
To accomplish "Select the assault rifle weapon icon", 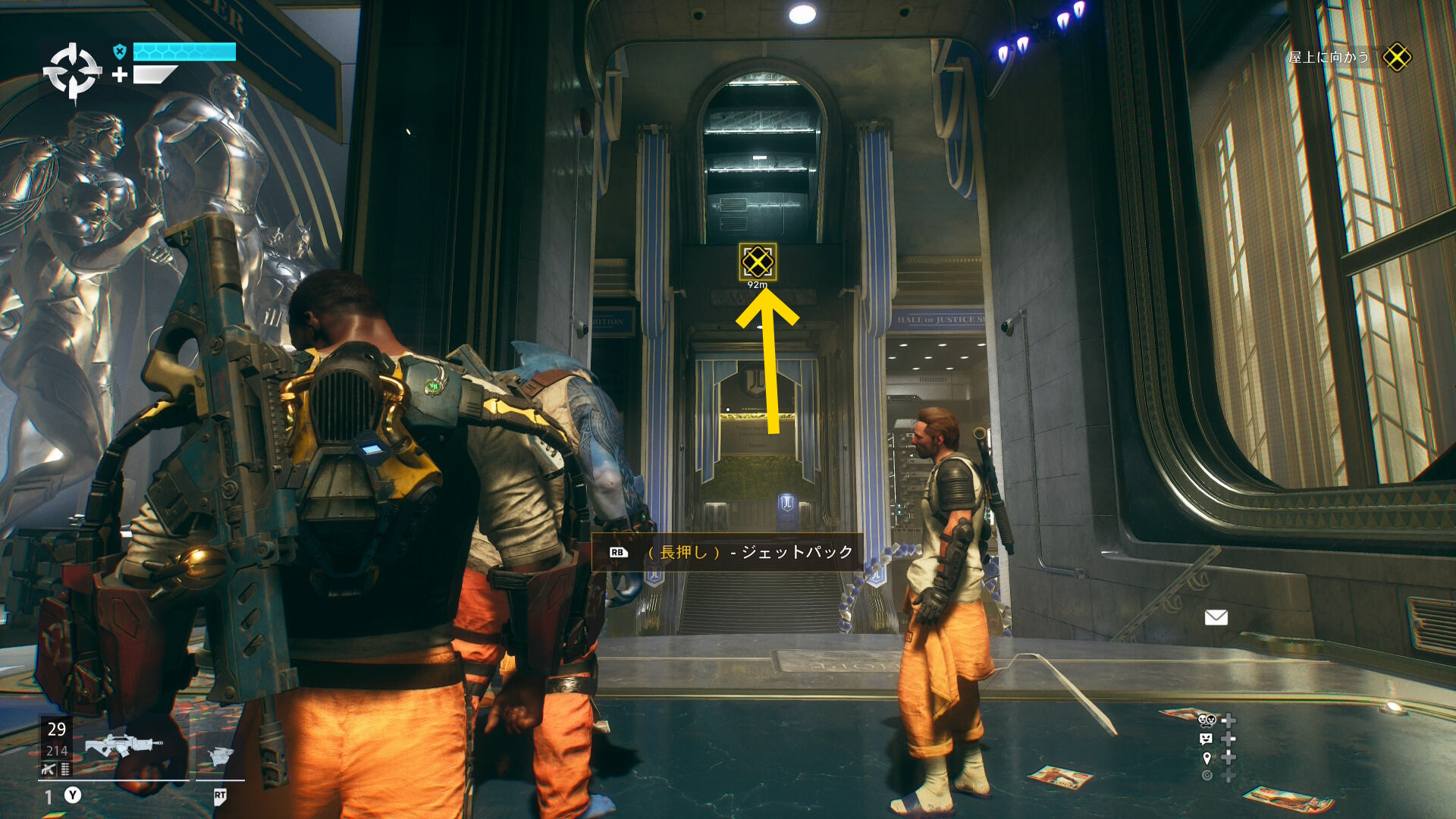I will [123, 746].
